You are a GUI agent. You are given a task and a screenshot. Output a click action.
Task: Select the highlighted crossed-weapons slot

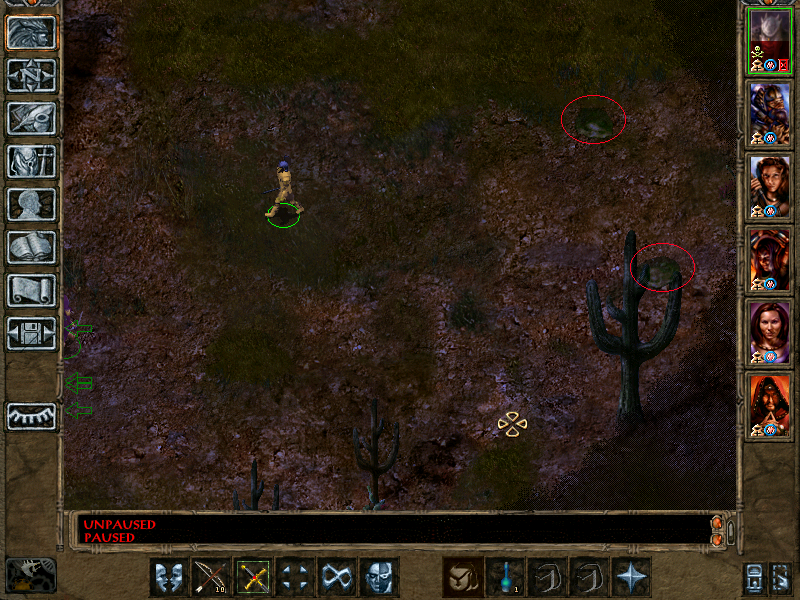pos(253,576)
